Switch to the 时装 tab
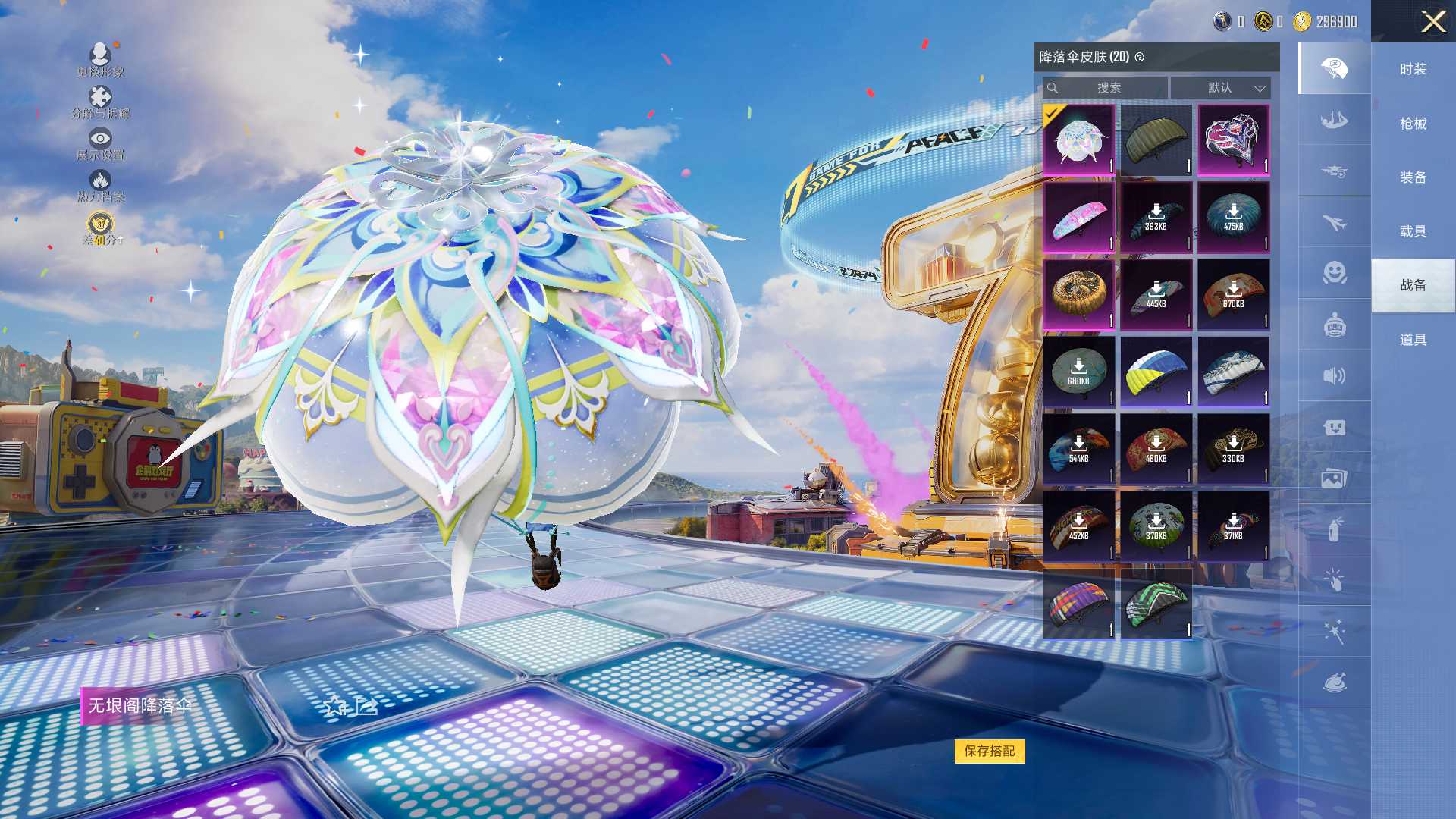Image resolution: width=1456 pixels, height=819 pixels. [1413, 69]
